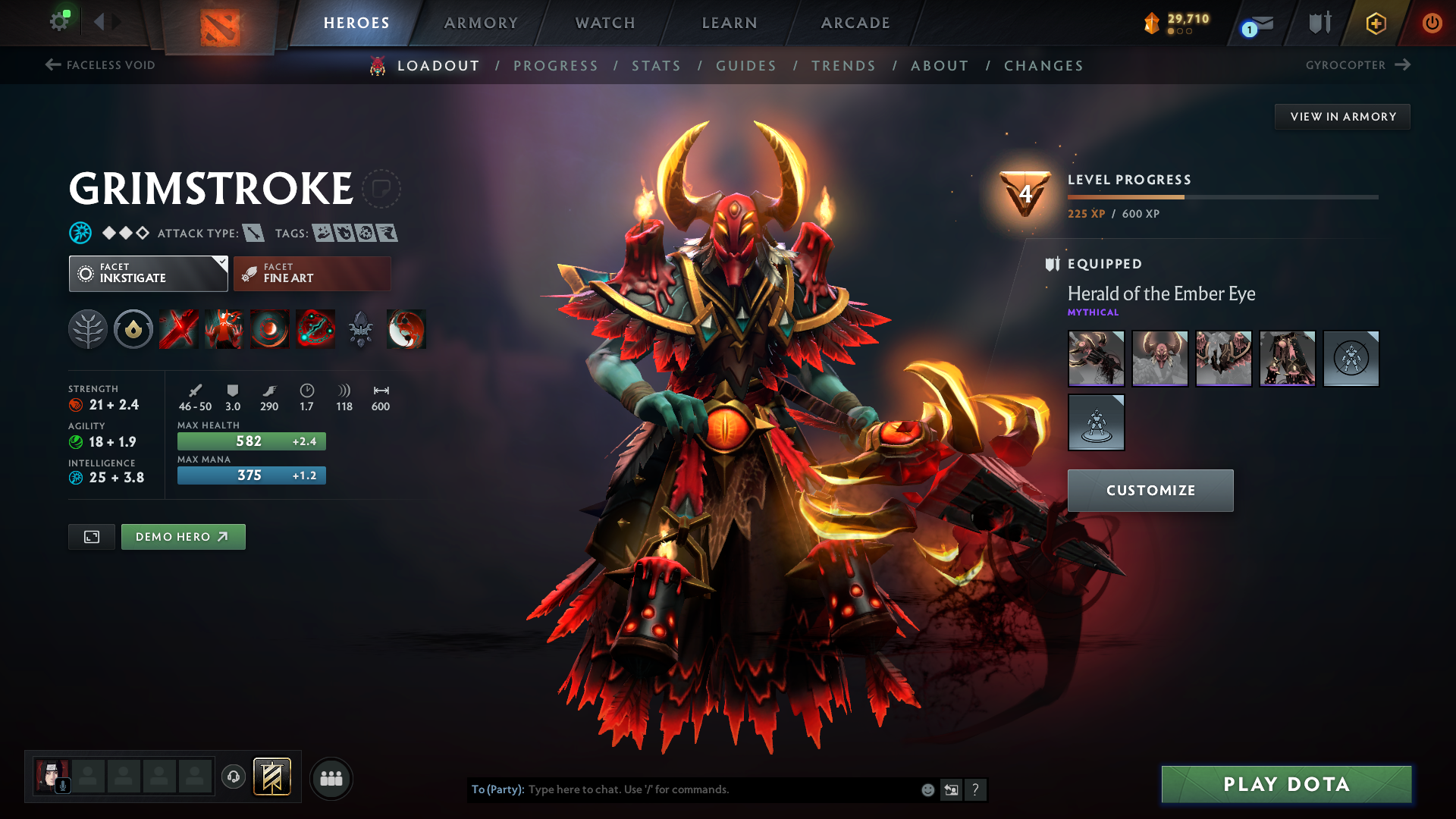Screen dimensions: 1456x819
Task: Go to the Learn section
Action: [730, 23]
